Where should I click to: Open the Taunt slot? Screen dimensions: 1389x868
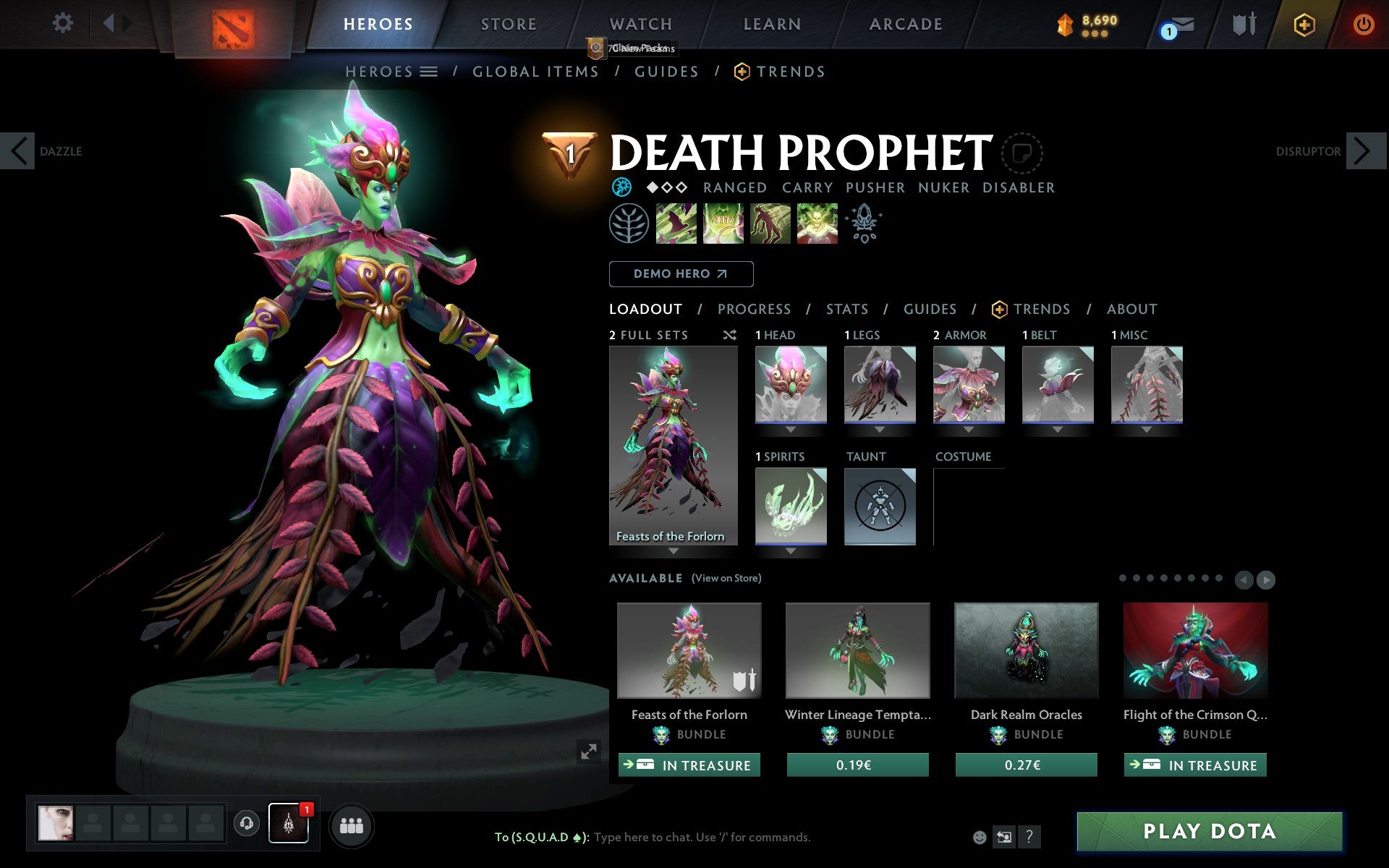coord(880,506)
